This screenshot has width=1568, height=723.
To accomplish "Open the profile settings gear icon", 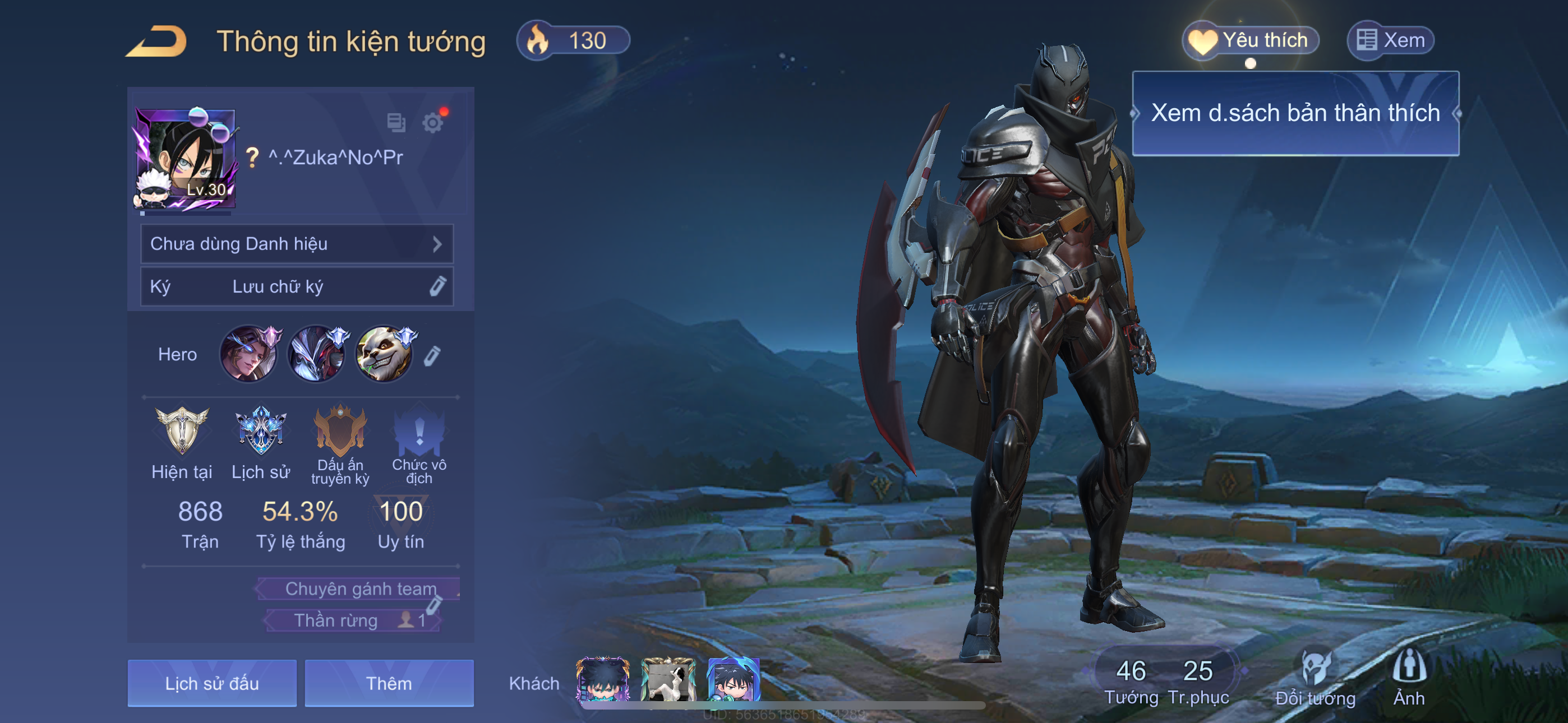I will (x=433, y=123).
